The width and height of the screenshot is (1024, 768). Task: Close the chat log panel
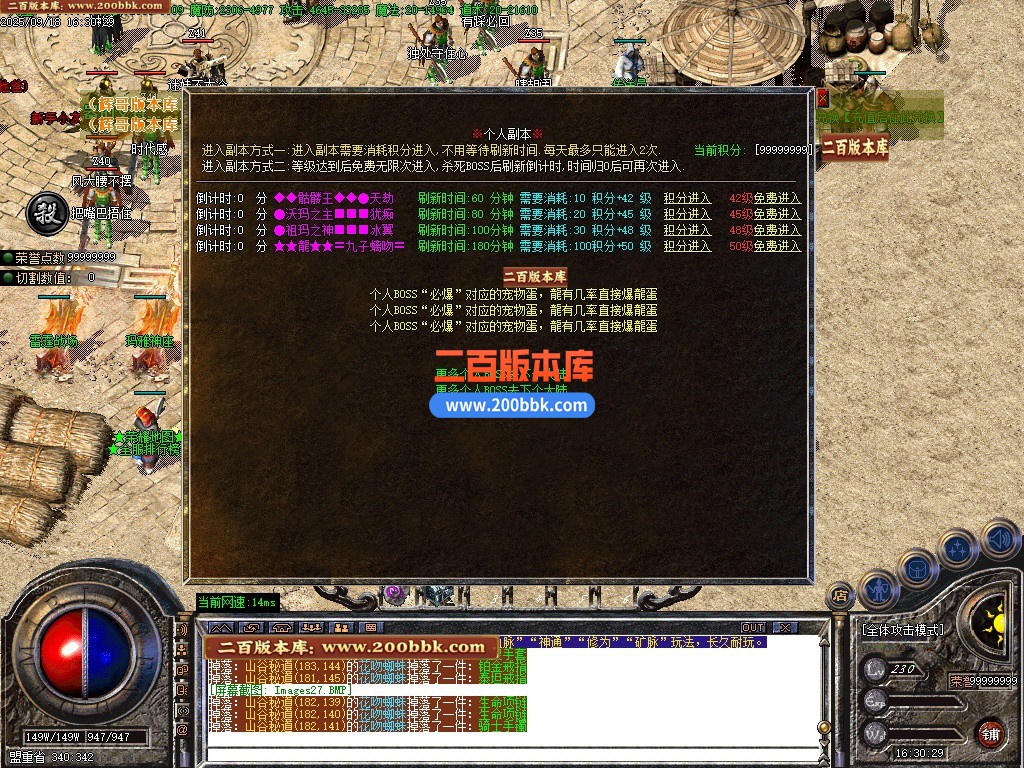coord(786,628)
